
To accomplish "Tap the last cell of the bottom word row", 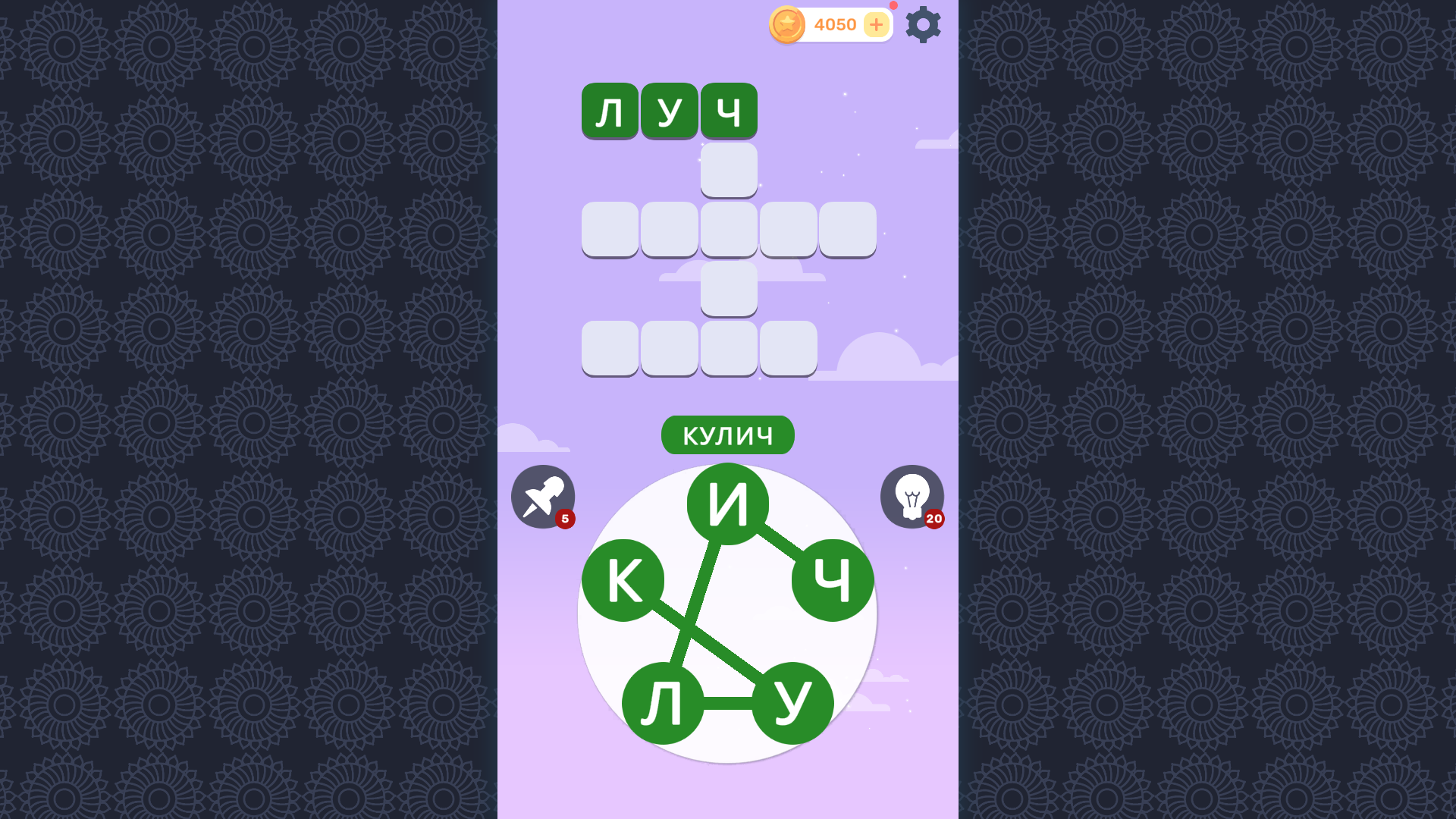I will click(787, 348).
